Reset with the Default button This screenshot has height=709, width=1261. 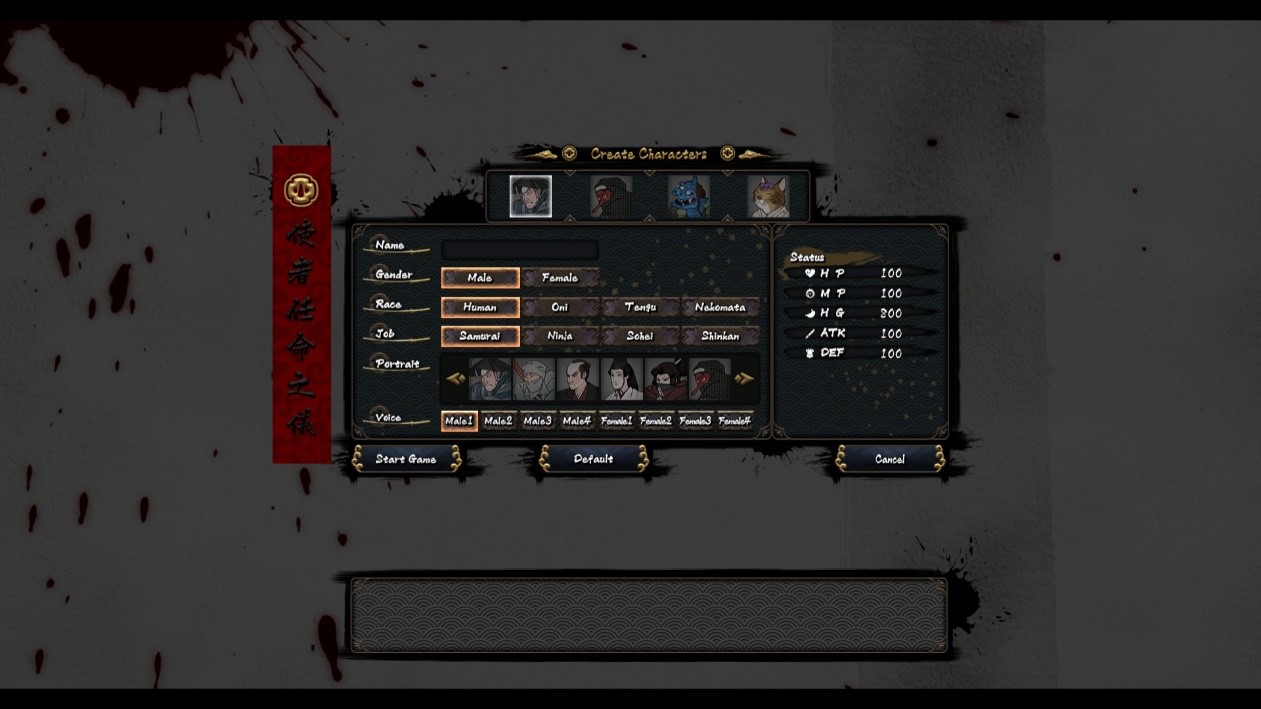[x=593, y=459]
